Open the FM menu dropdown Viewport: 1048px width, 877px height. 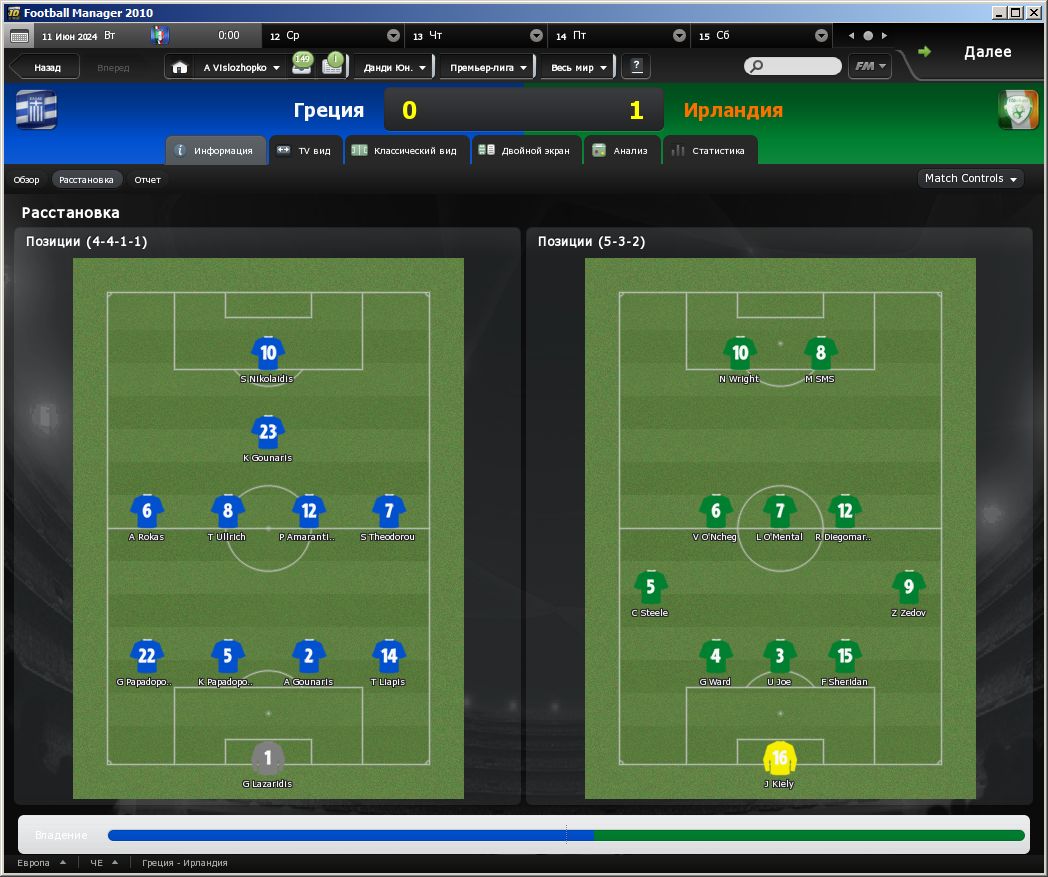(871, 67)
